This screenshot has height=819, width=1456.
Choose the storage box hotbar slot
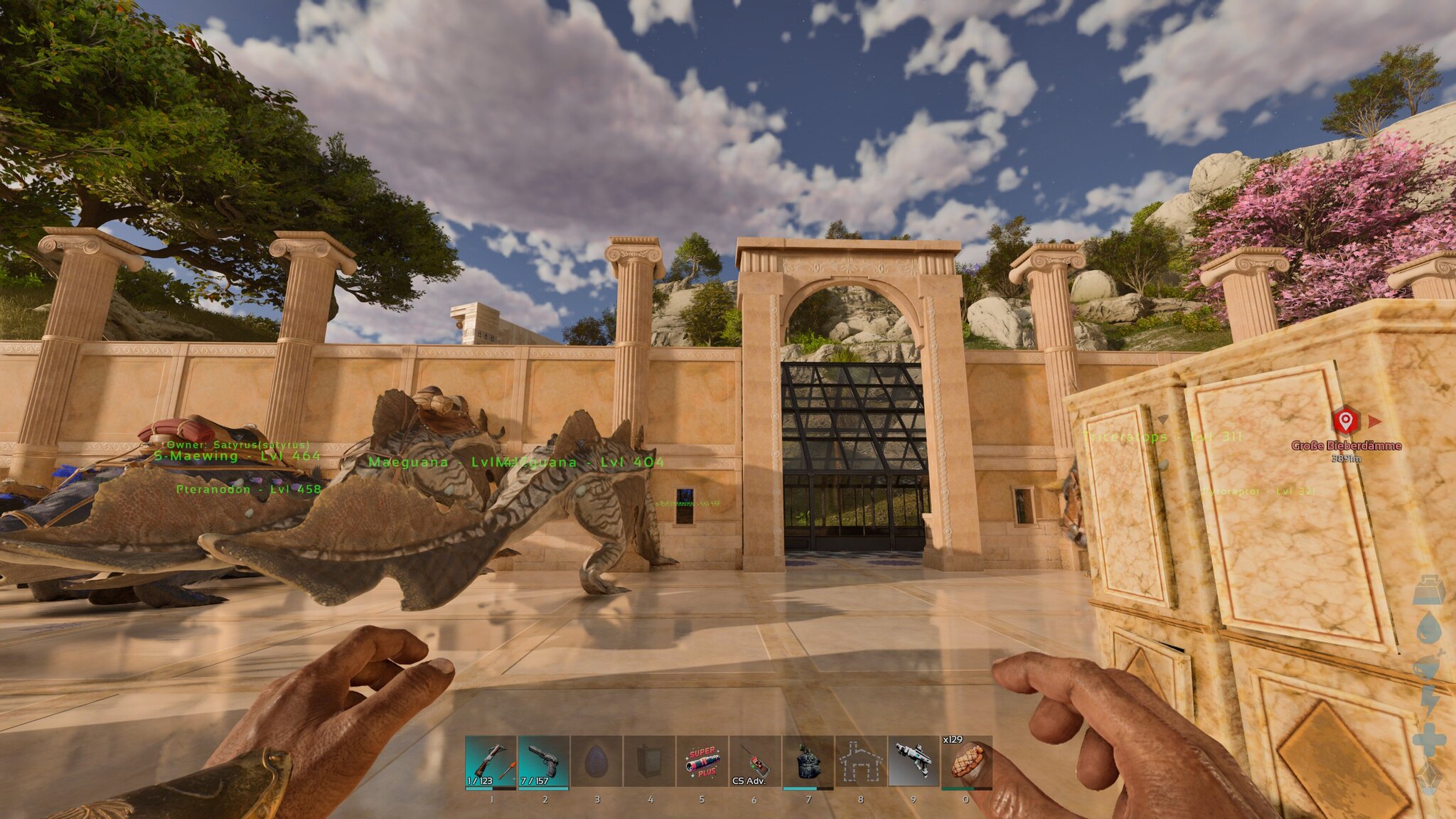click(649, 762)
